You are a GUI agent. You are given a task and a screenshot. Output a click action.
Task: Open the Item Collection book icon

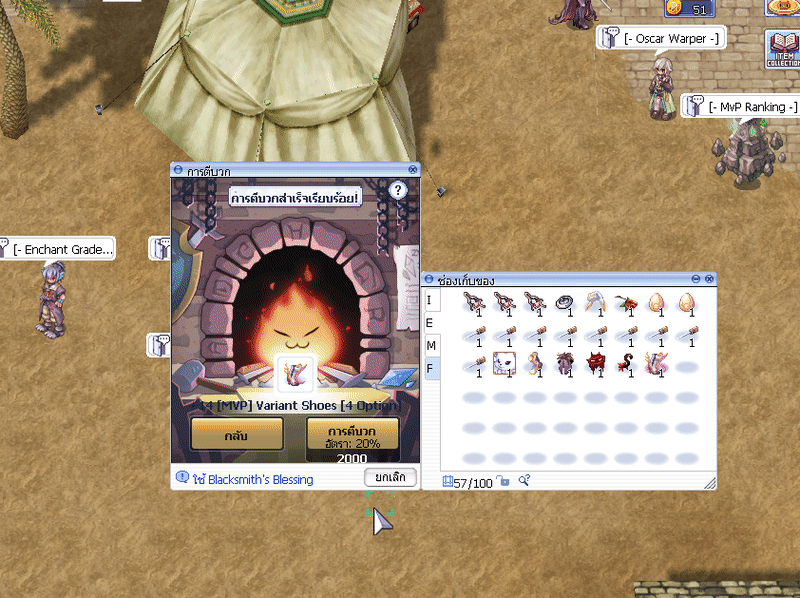click(782, 48)
